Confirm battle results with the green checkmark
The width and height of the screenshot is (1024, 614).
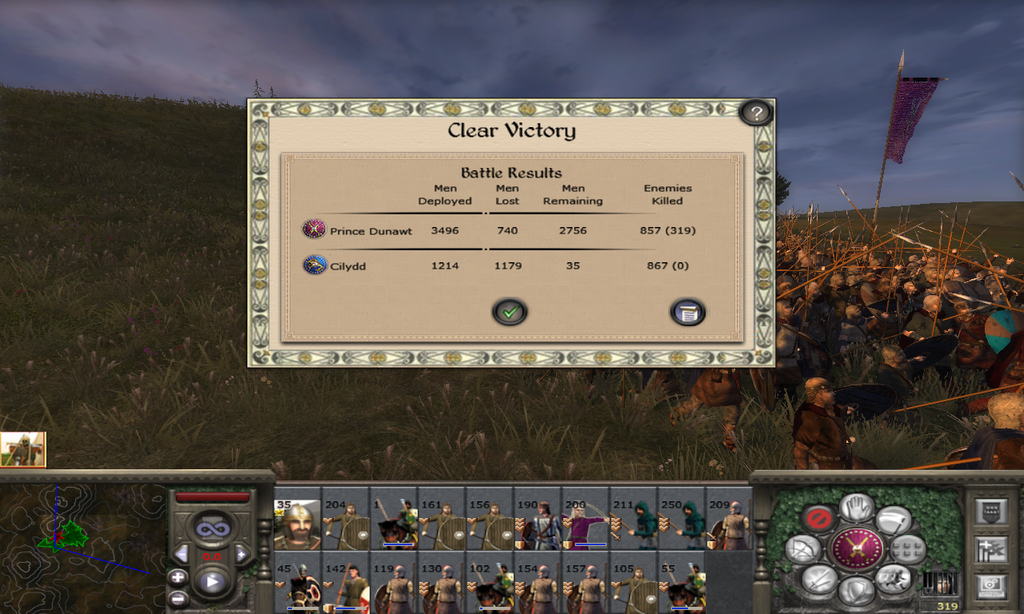point(510,312)
